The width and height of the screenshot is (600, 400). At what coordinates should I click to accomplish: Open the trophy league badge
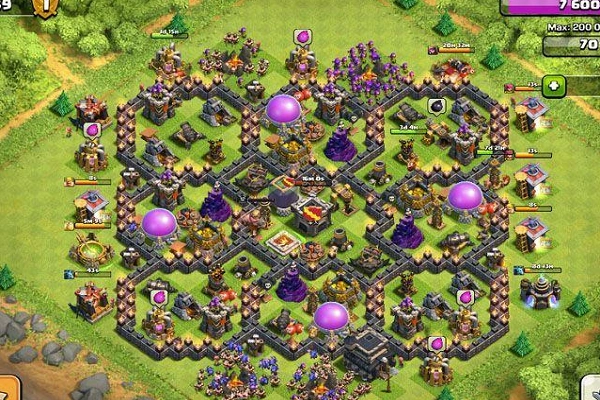point(45,7)
